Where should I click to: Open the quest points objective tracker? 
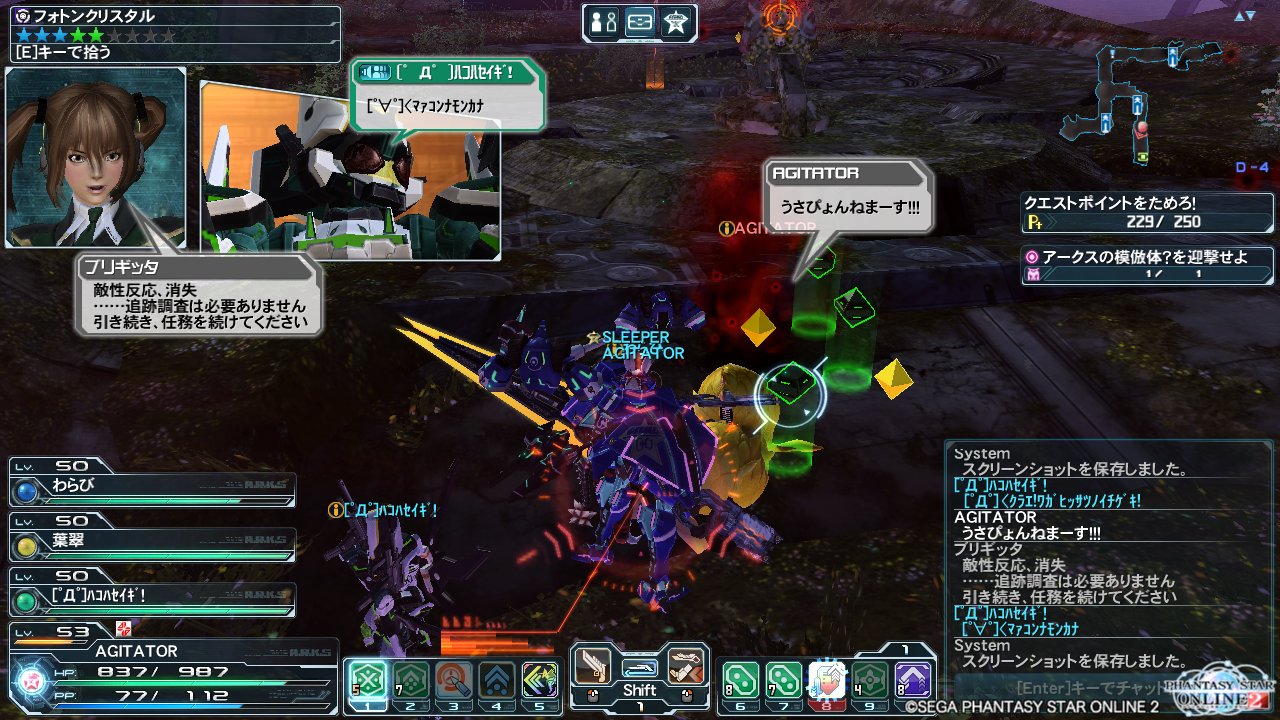(1147, 211)
